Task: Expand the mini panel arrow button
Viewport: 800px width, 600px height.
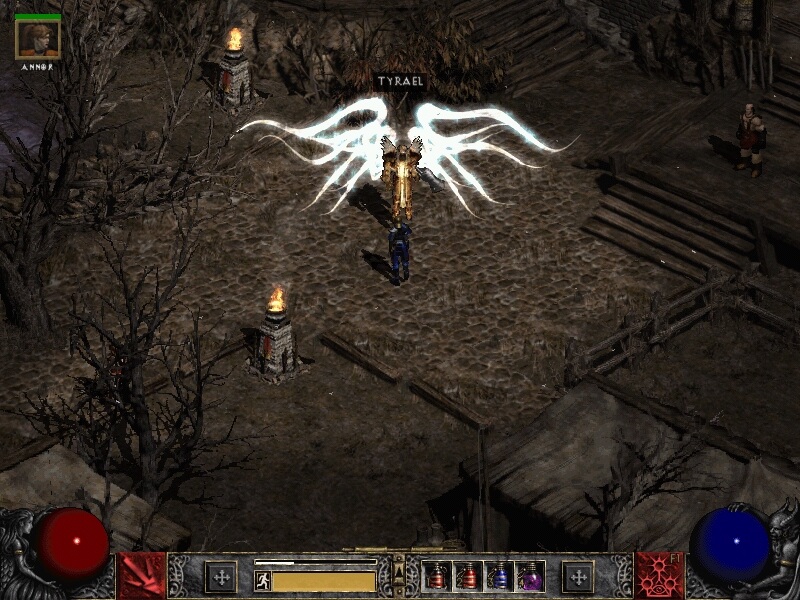Action: click(400, 570)
